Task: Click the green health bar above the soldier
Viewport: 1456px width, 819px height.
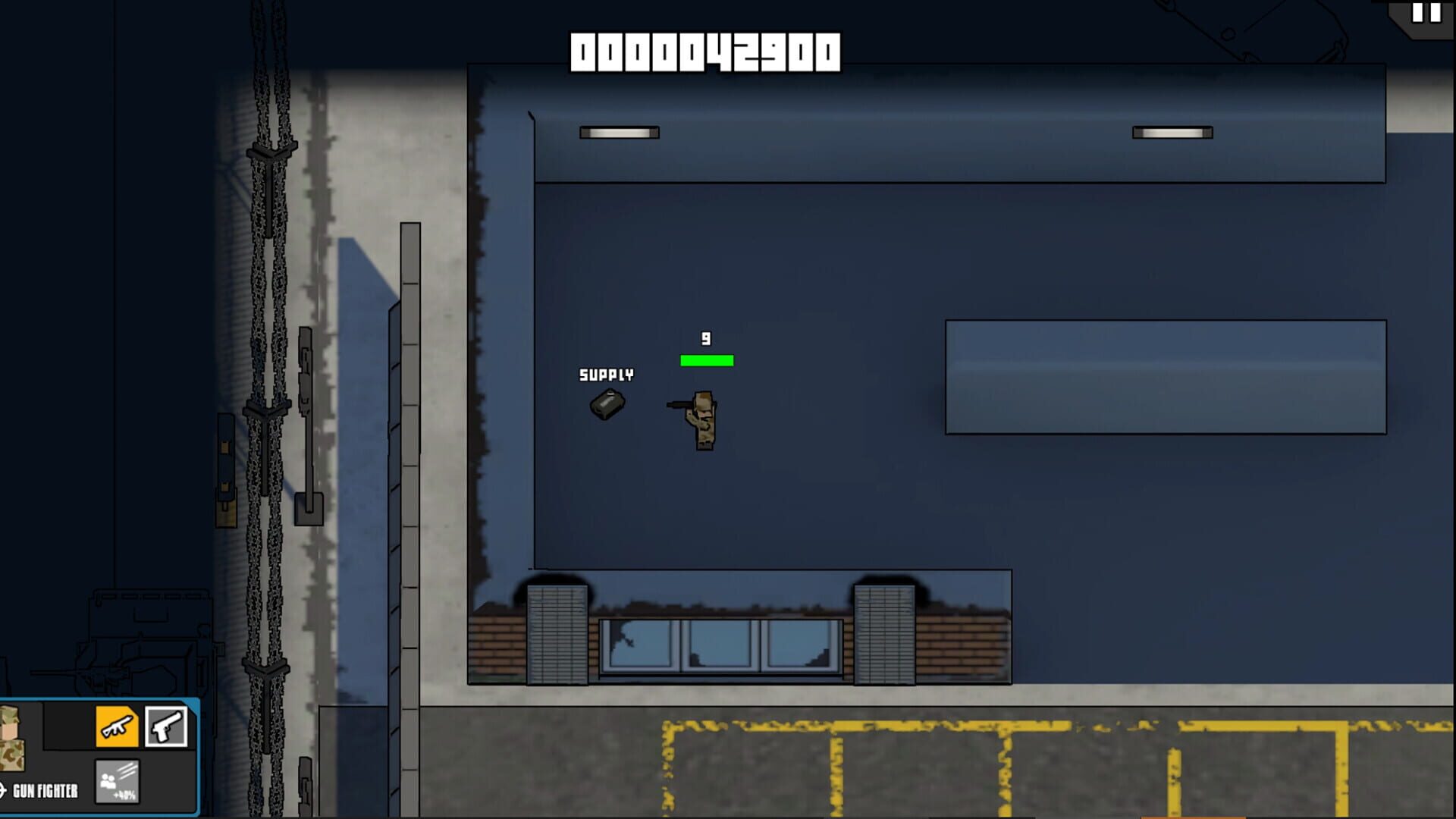Action: [x=707, y=361]
